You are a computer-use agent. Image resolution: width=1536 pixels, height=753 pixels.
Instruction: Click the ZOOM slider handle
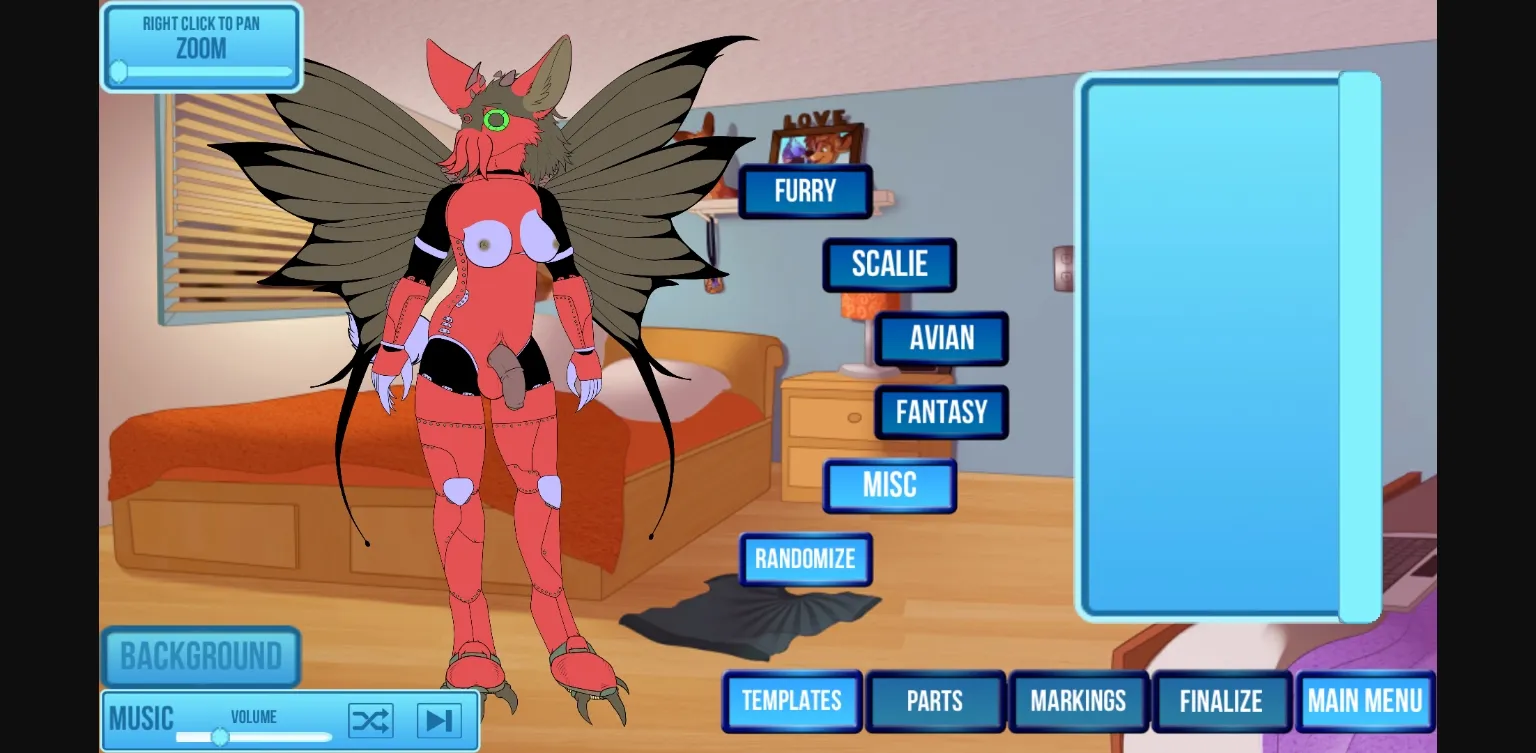point(117,71)
